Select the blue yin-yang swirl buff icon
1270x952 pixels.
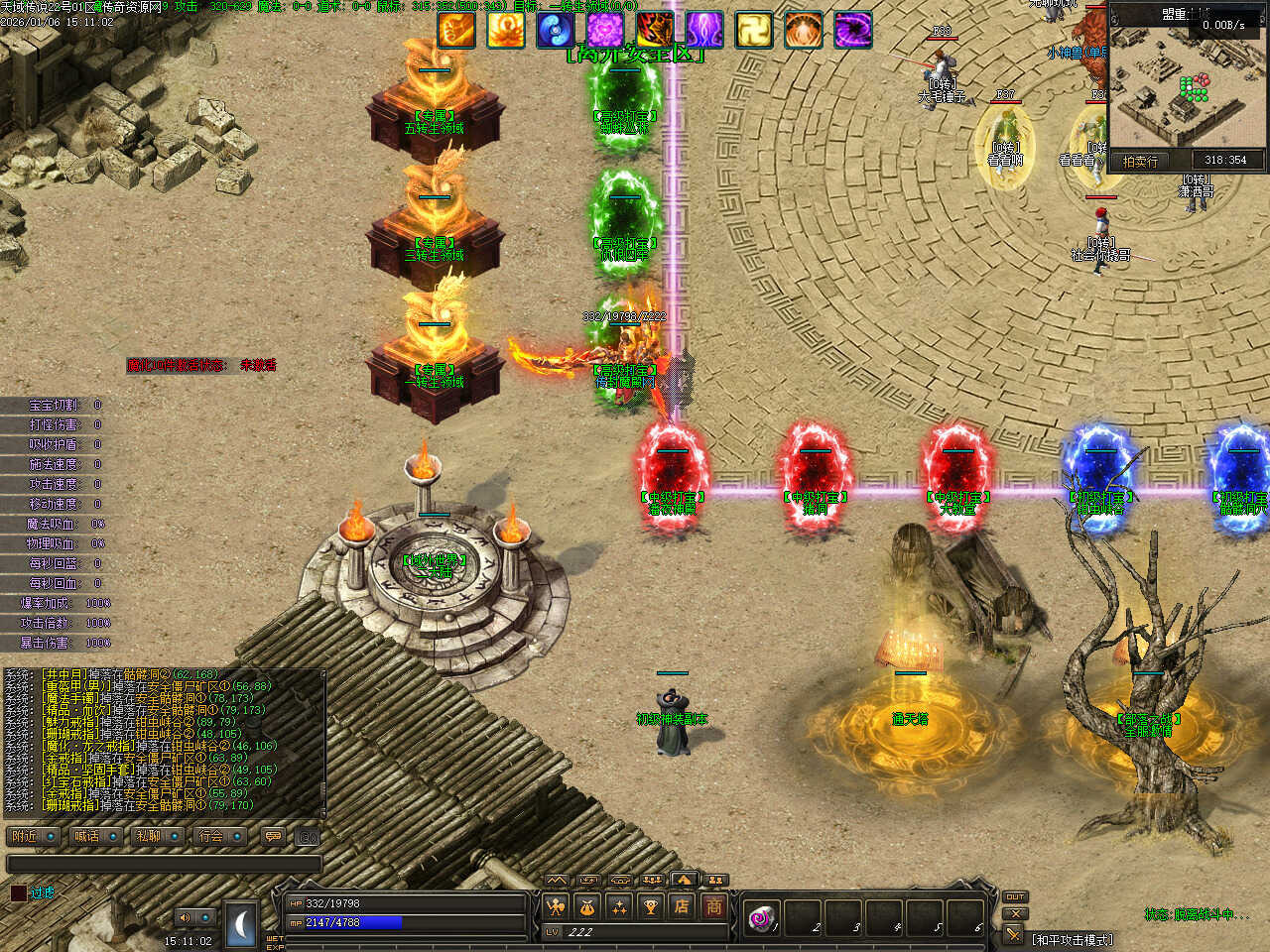(555, 30)
